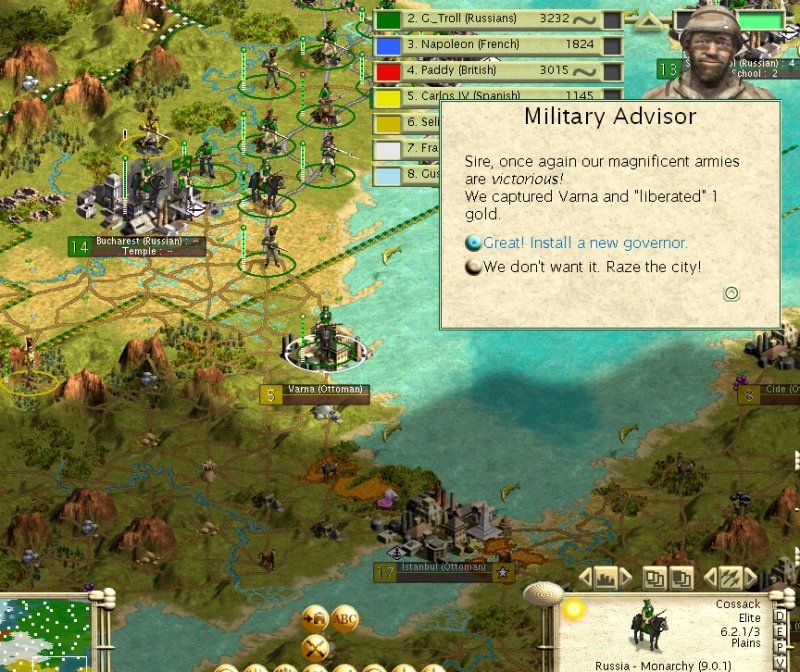Click the crossed swords button
Screen dimensions: 800x672
click(315, 647)
